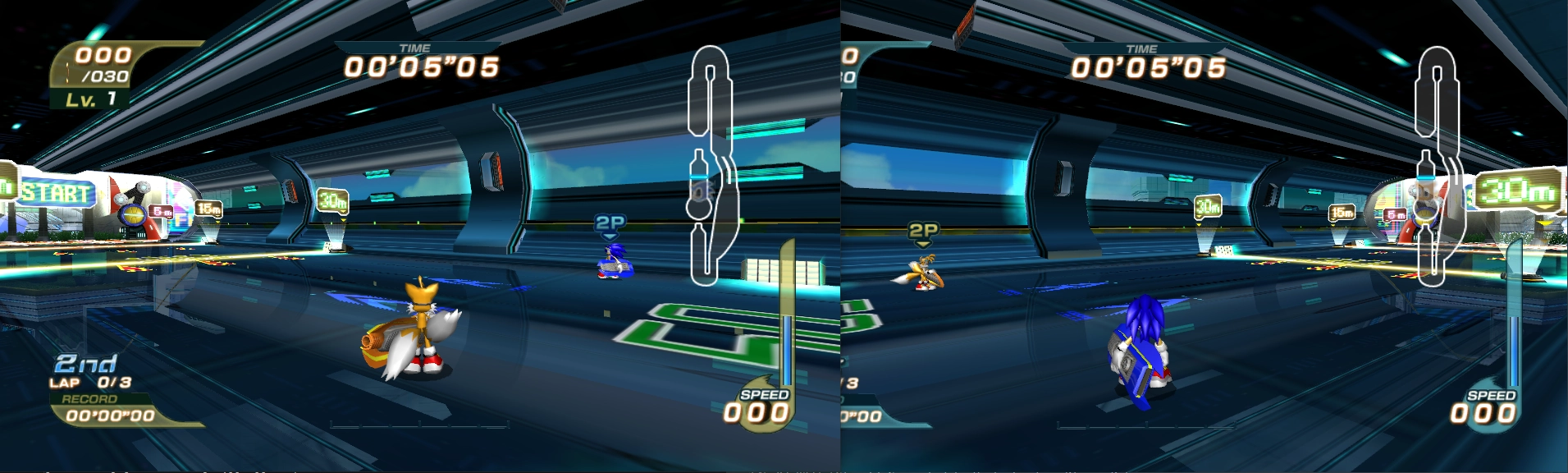This screenshot has height=473, width=1568.
Task: Select the player marker above Tails
Action: click(923, 232)
